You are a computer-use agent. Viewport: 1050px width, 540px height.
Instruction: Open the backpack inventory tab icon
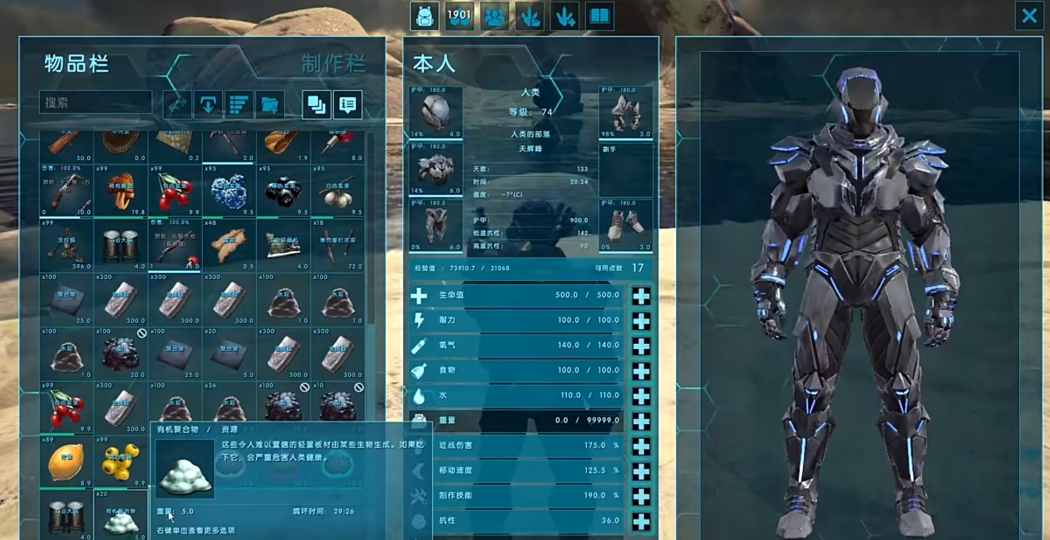pyautogui.click(x=424, y=15)
